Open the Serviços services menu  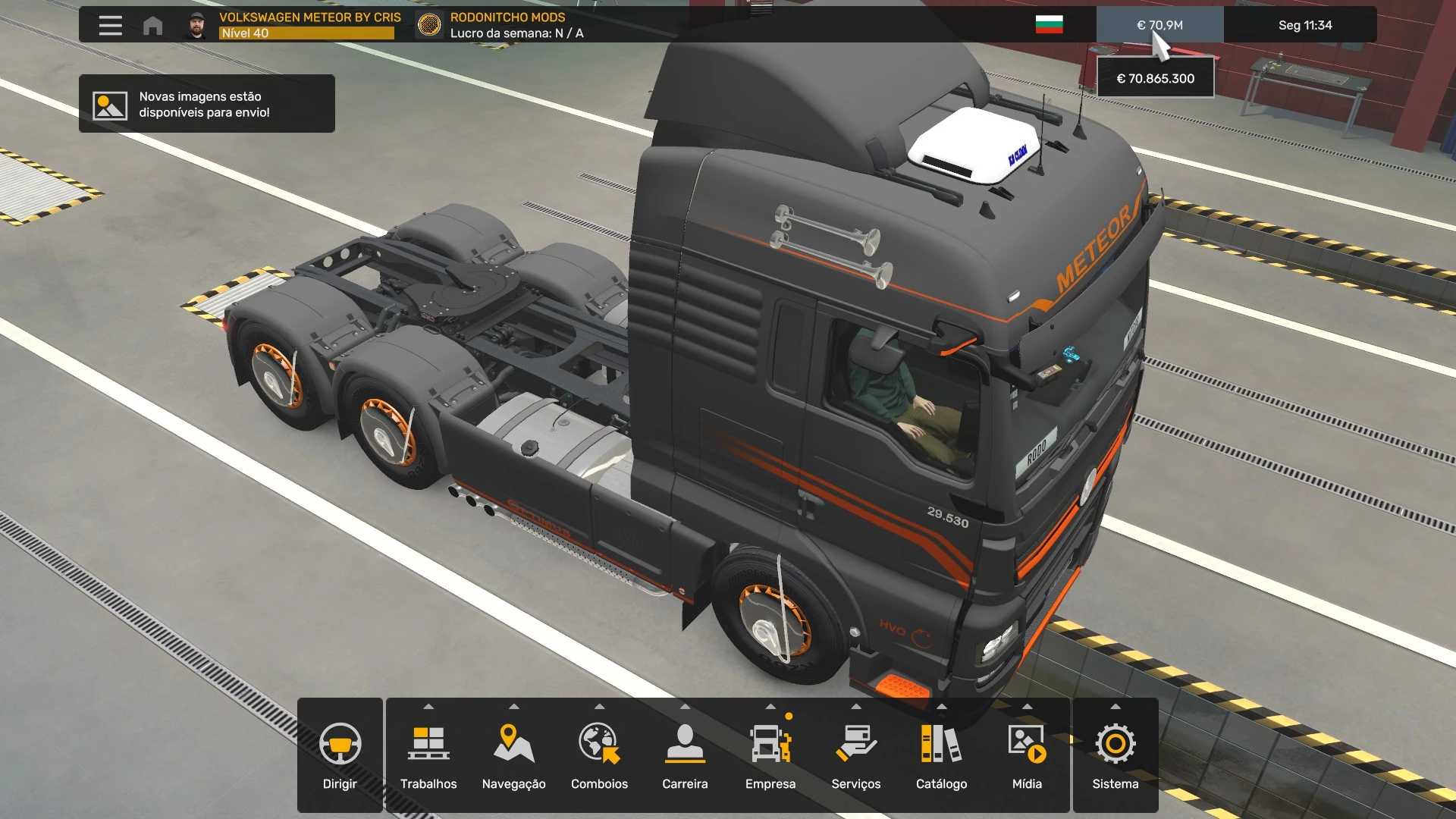[x=855, y=755]
